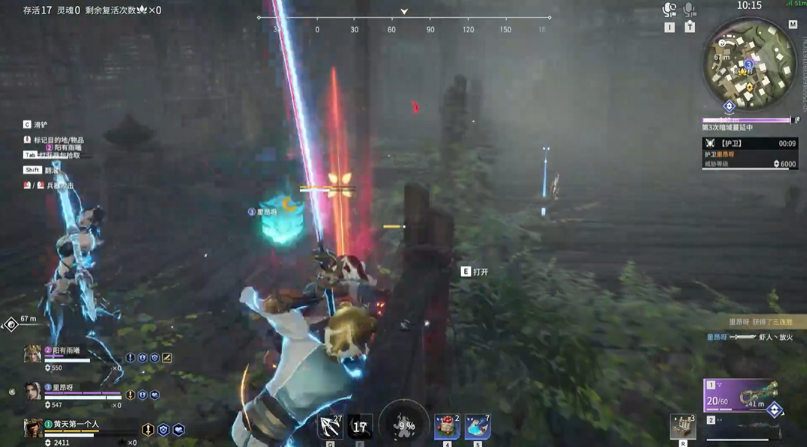The height and width of the screenshot is (447, 807).
Task: Use the repair kit item slot
Action: pos(684,425)
